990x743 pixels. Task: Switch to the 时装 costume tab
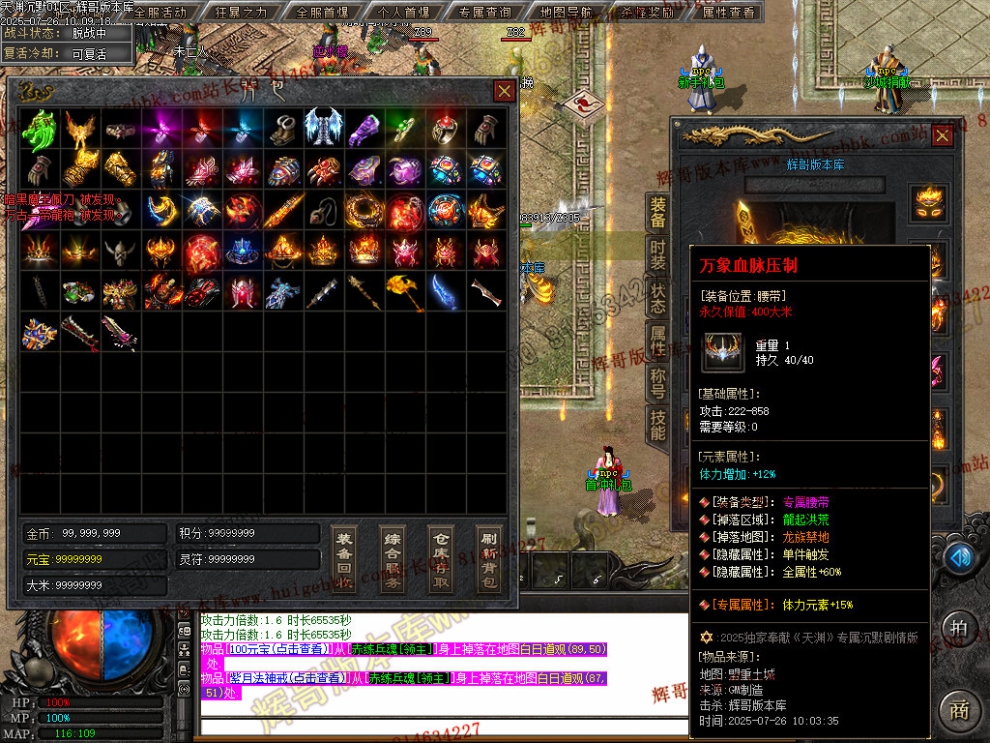[x=658, y=257]
